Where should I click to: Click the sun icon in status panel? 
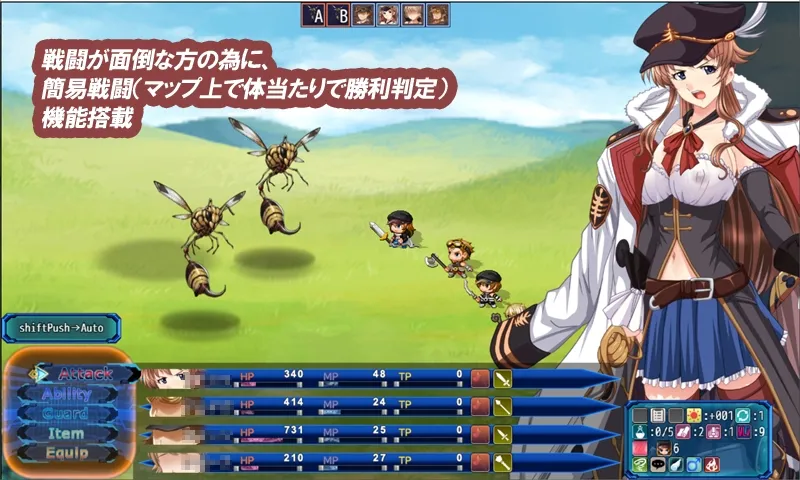(x=694, y=415)
